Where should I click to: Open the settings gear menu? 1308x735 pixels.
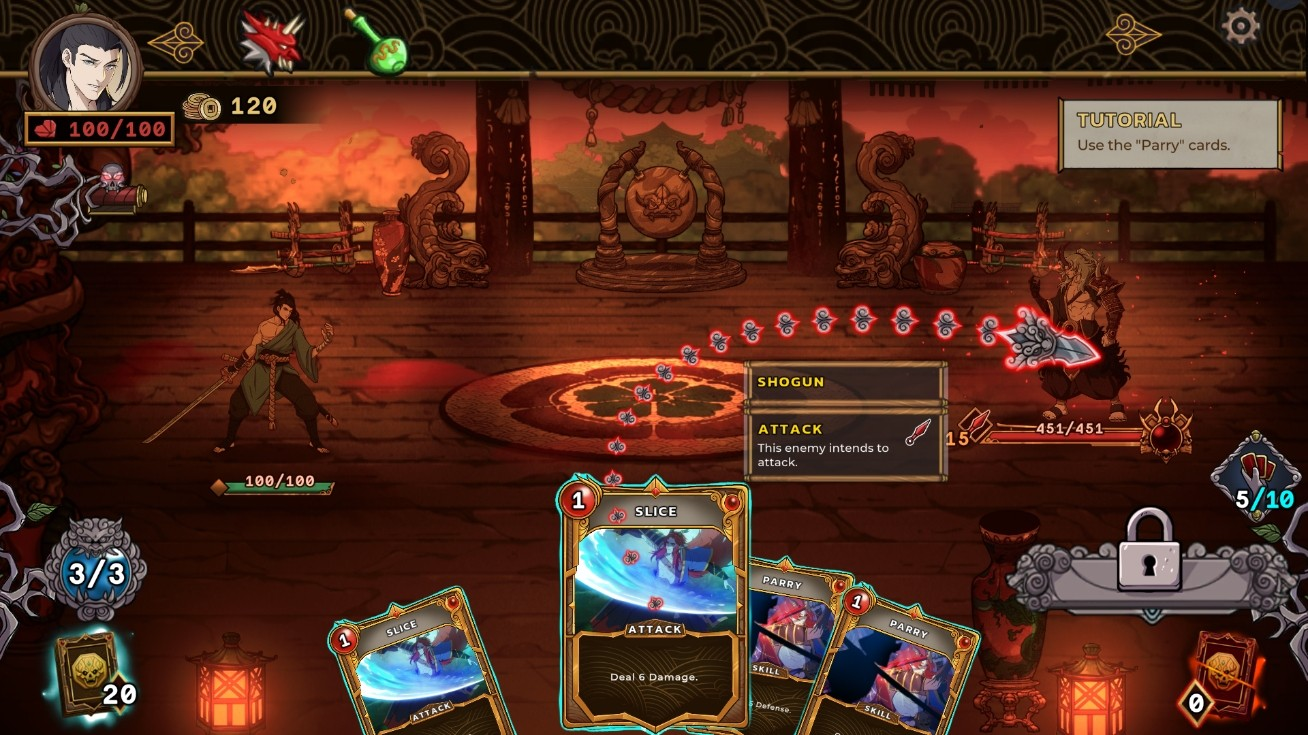(x=1240, y=25)
